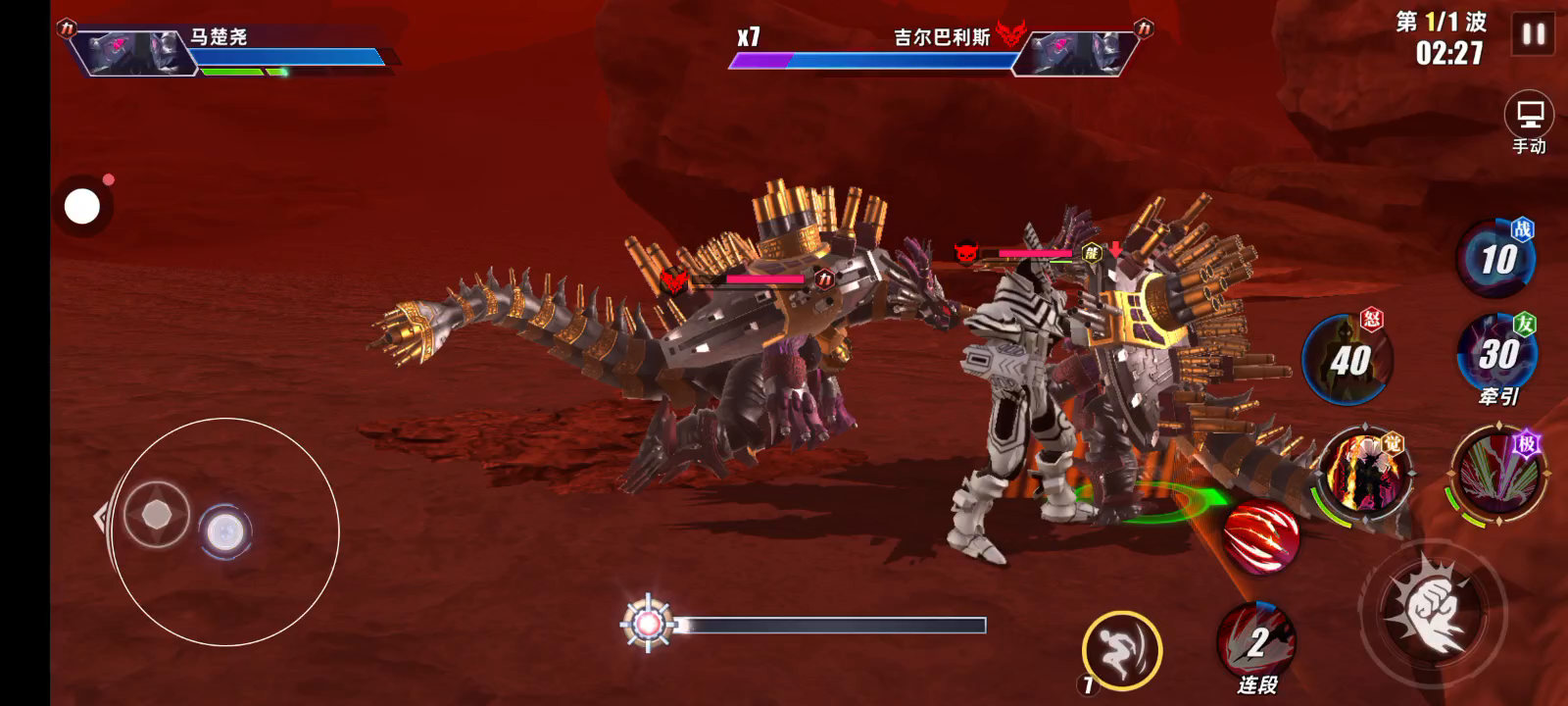Tap the white floating record dot
1568x706 pixels.
tap(82, 207)
